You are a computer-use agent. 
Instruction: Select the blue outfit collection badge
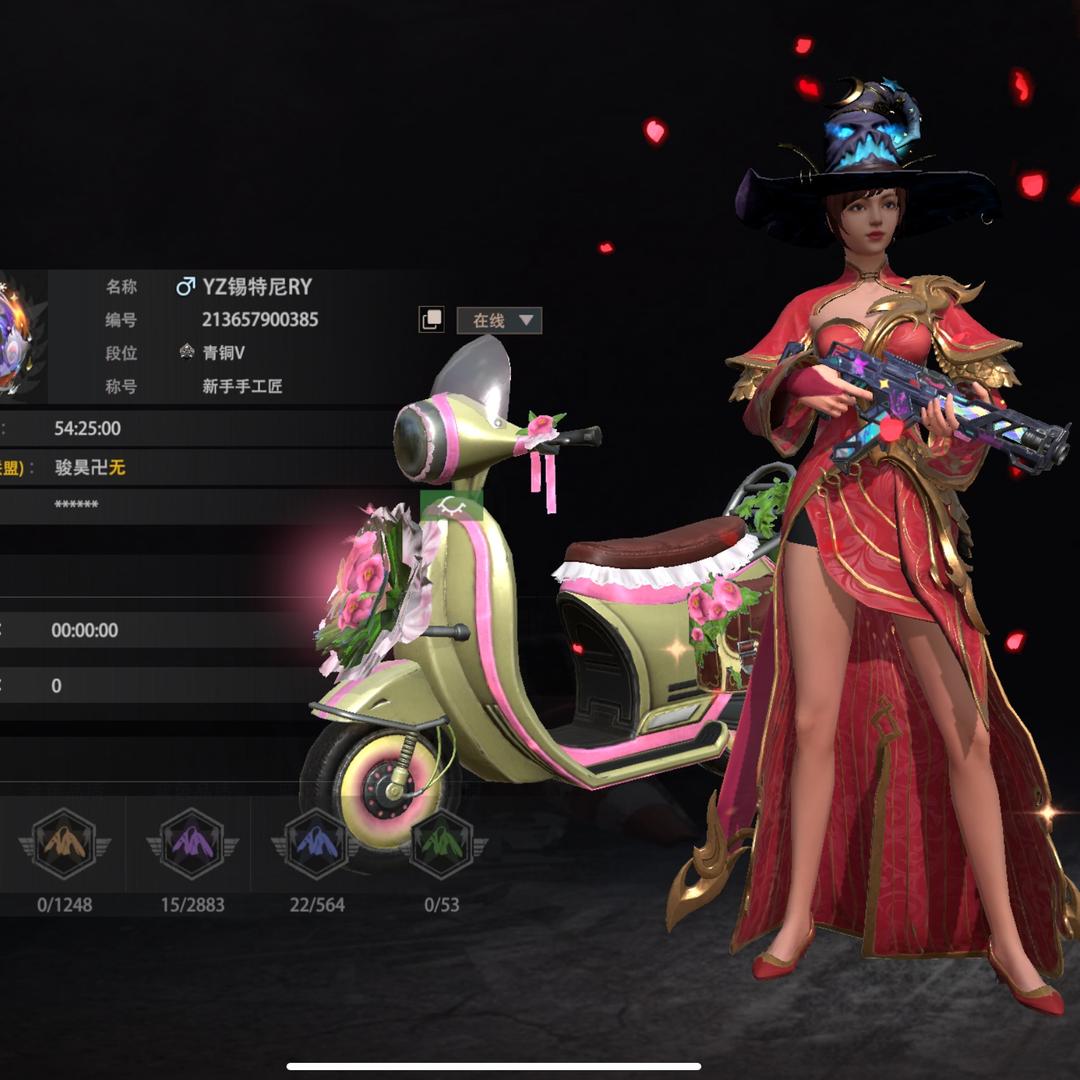coord(316,843)
